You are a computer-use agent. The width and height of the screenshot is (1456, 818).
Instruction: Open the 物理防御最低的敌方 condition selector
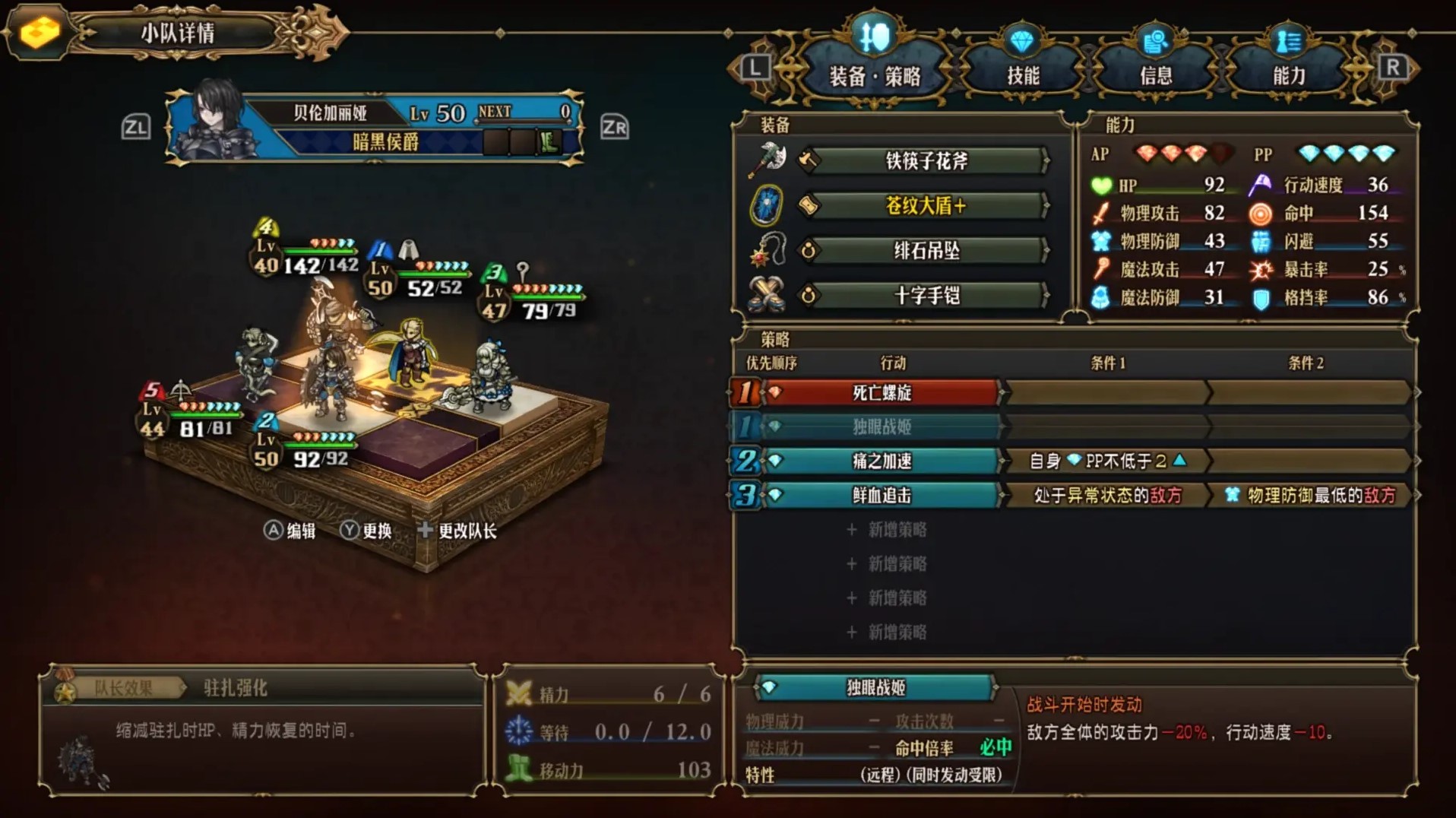pyautogui.click(x=1311, y=495)
